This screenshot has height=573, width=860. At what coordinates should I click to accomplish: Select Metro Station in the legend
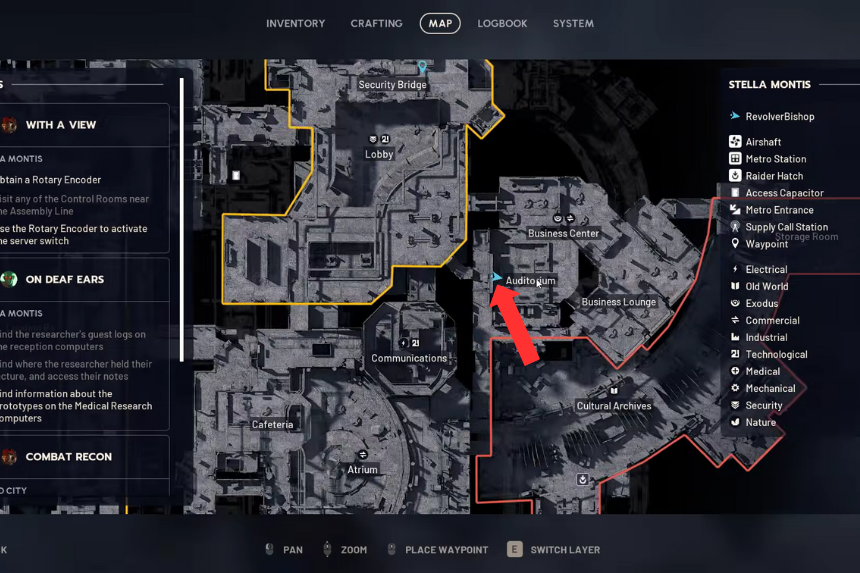click(775, 159)
